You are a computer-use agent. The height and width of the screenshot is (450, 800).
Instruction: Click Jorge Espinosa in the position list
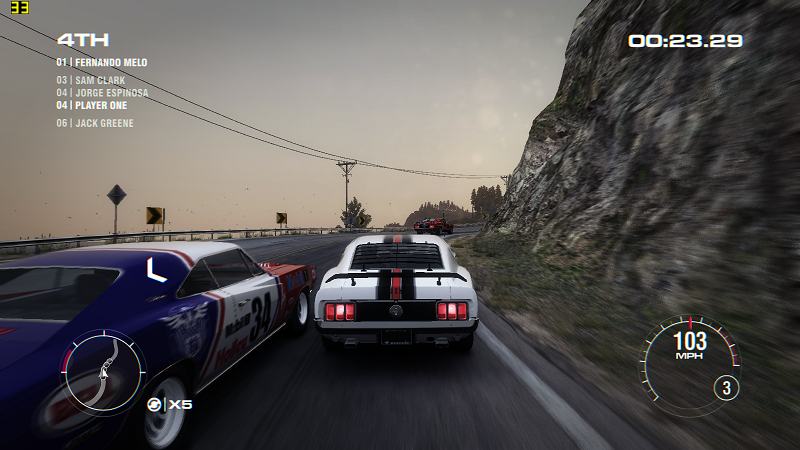click(102, 93)
